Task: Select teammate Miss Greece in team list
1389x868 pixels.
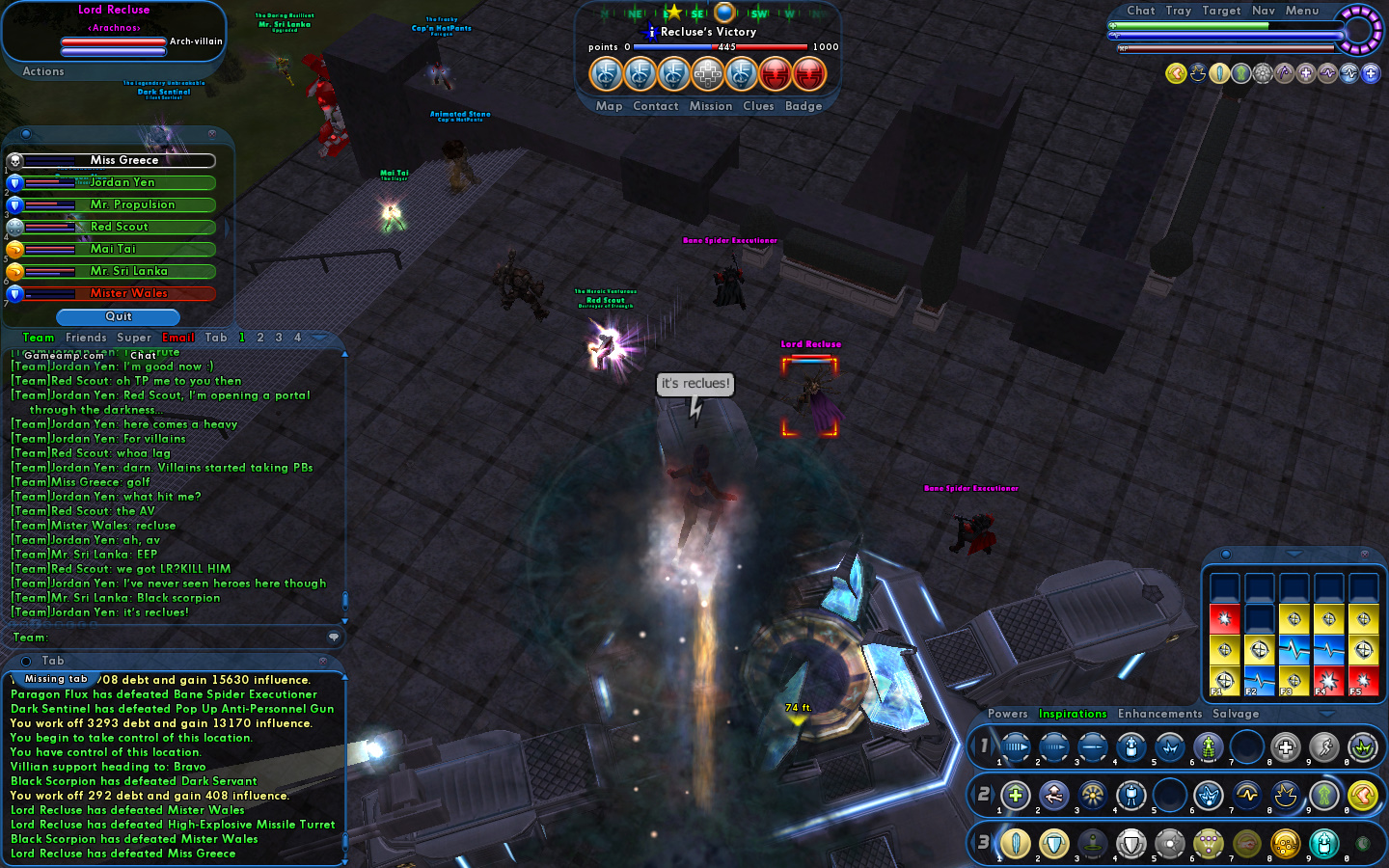Action: [123, 160]
